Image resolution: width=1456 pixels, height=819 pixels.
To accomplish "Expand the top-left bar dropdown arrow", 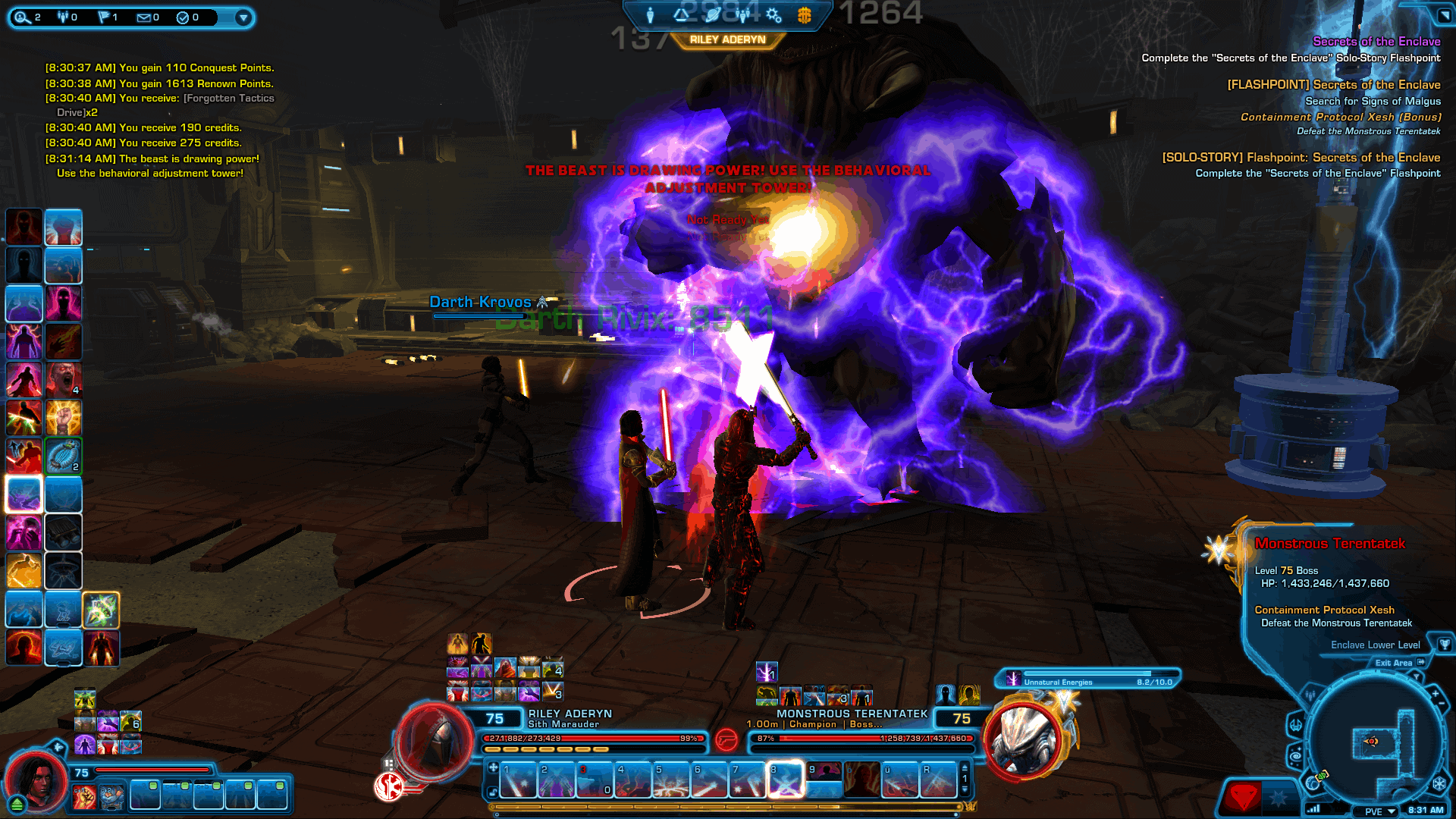I will click(x=243, y=19).
